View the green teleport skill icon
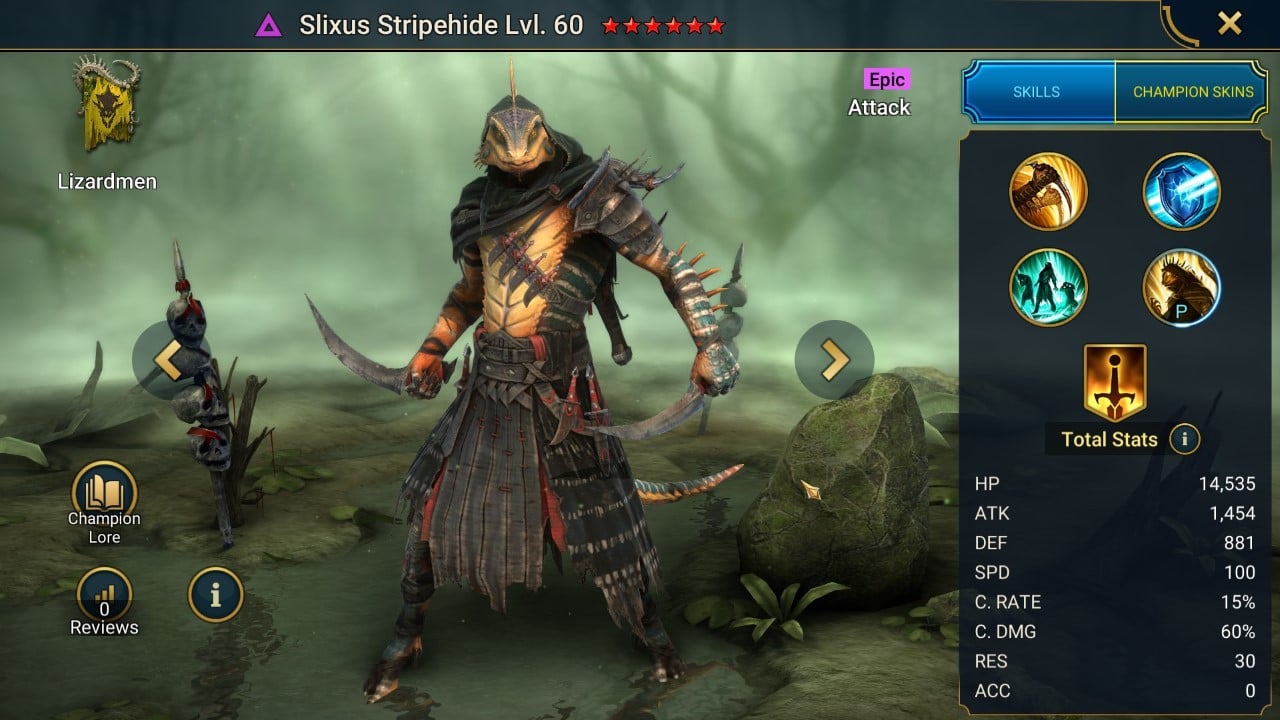 (x=1048, y=288)
